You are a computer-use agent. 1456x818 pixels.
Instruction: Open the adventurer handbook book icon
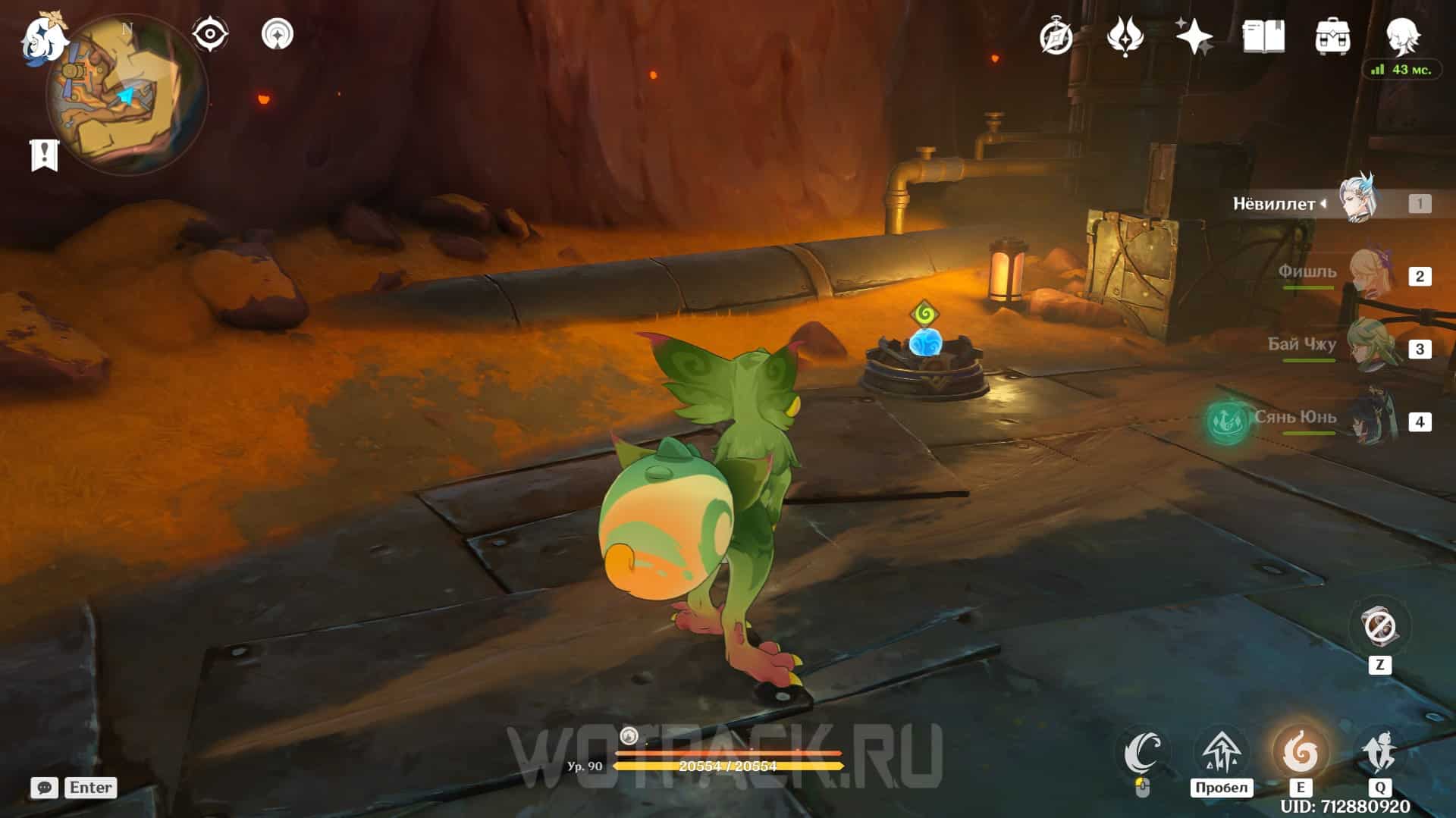pos(1263,36)
